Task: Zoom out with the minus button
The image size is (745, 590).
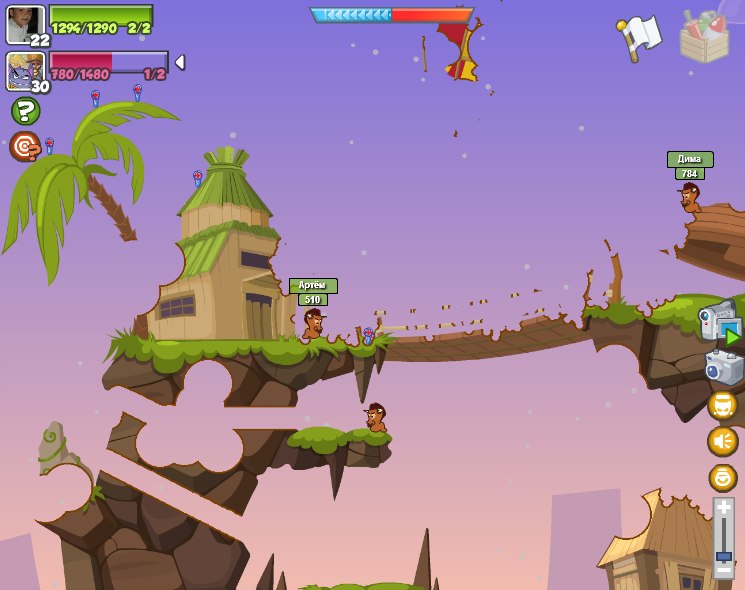Action: click(x=723, y=569)
